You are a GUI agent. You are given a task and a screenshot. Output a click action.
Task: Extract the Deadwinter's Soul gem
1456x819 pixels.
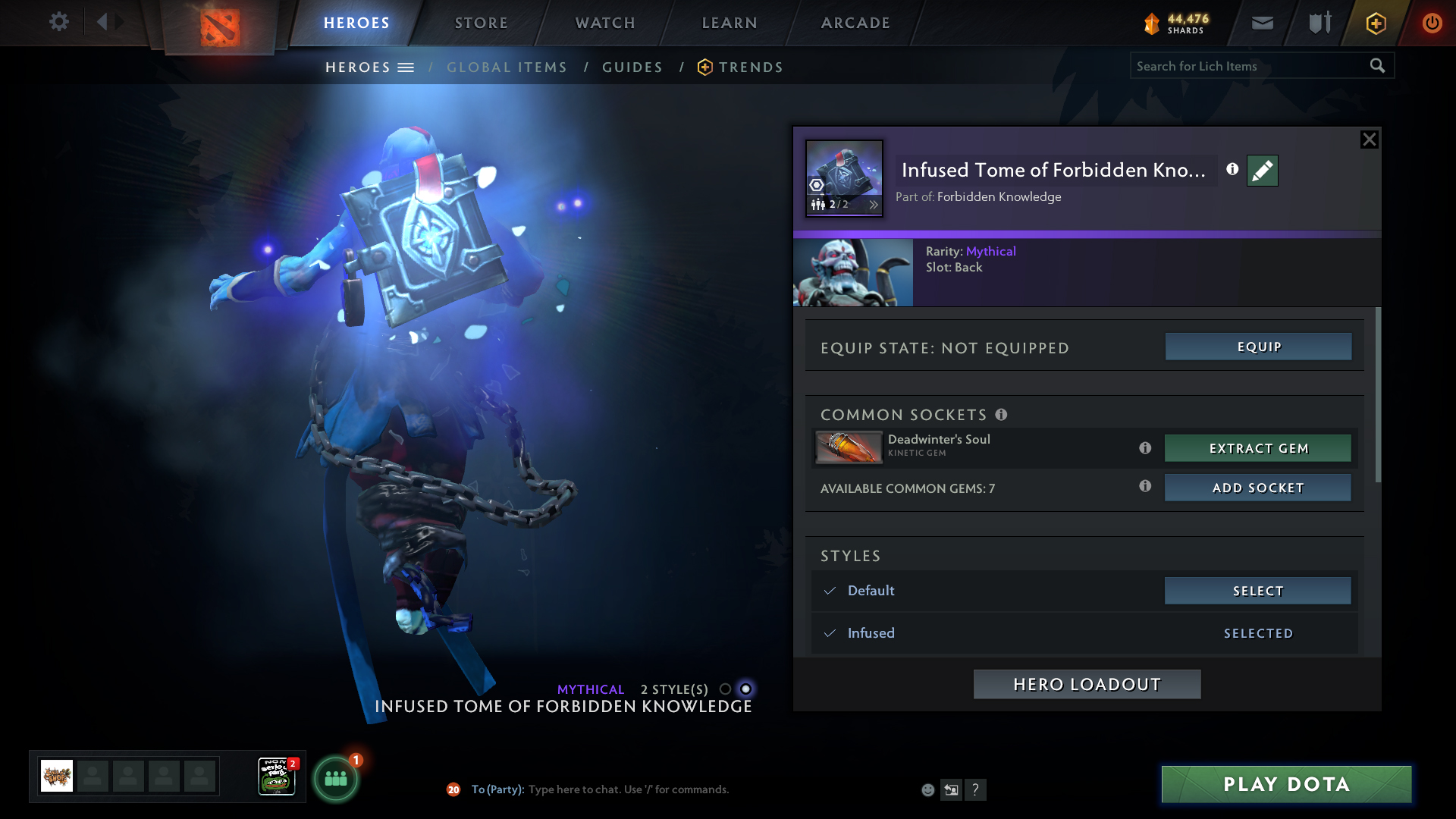pos(1257,448)
